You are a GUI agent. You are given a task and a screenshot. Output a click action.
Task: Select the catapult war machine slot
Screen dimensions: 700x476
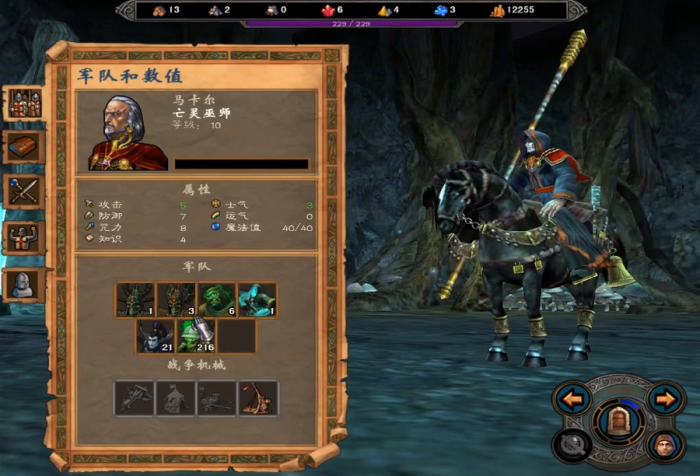coord(258,398)
